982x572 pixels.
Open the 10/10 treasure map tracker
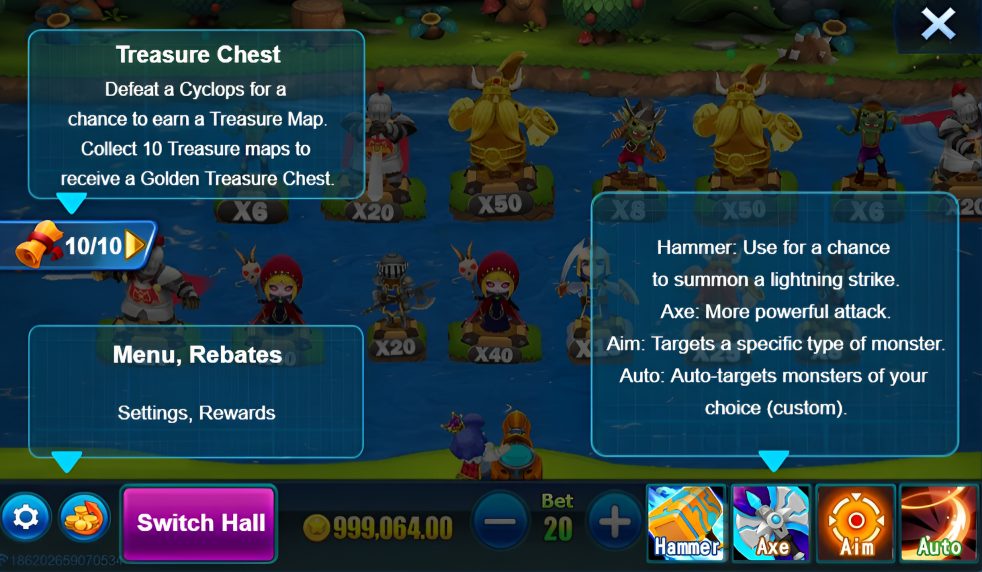pyautogui.click(x=82, y=245)
